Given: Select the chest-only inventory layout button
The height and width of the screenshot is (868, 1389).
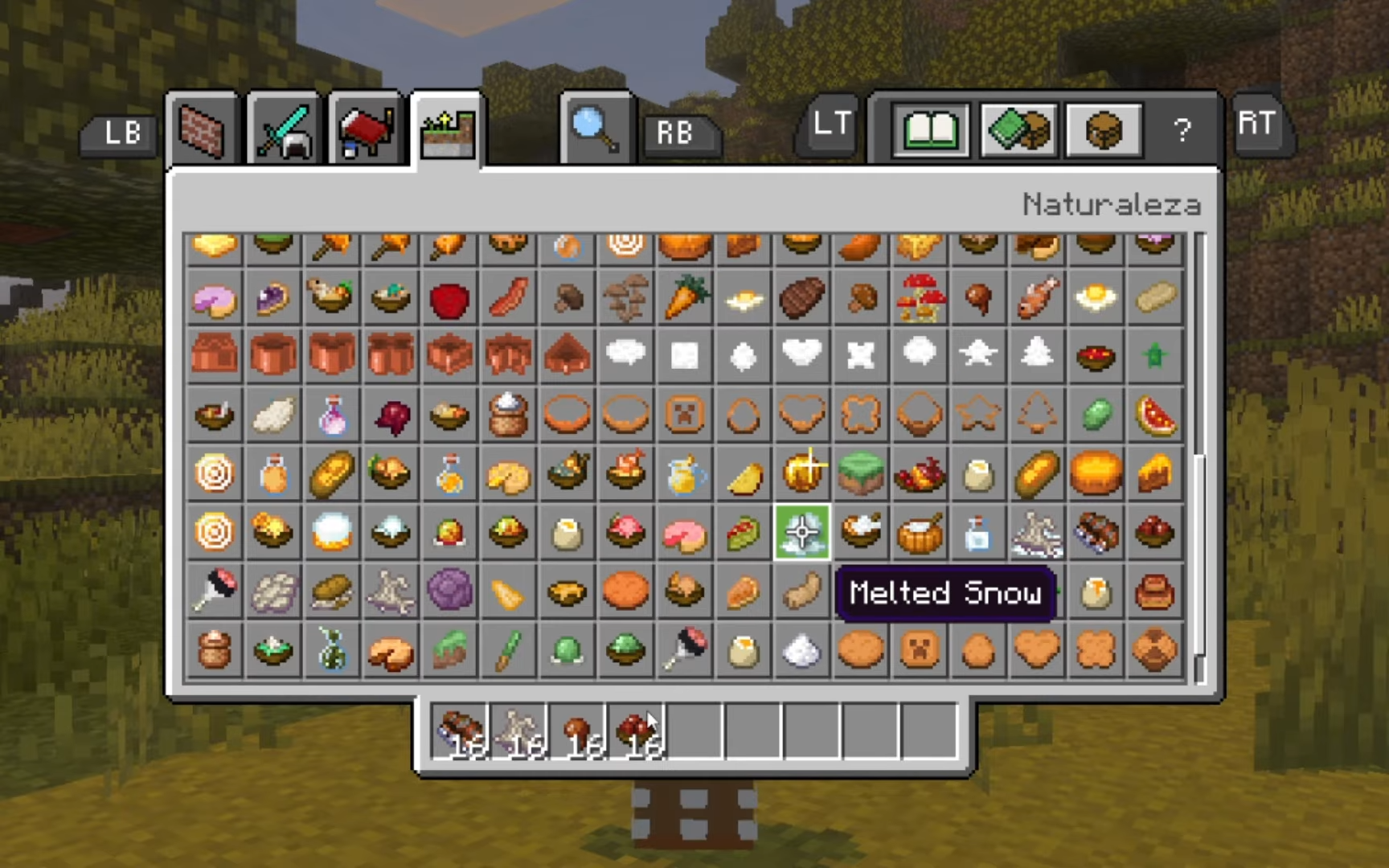Looking at the screenshot, I should (1103, 130).
